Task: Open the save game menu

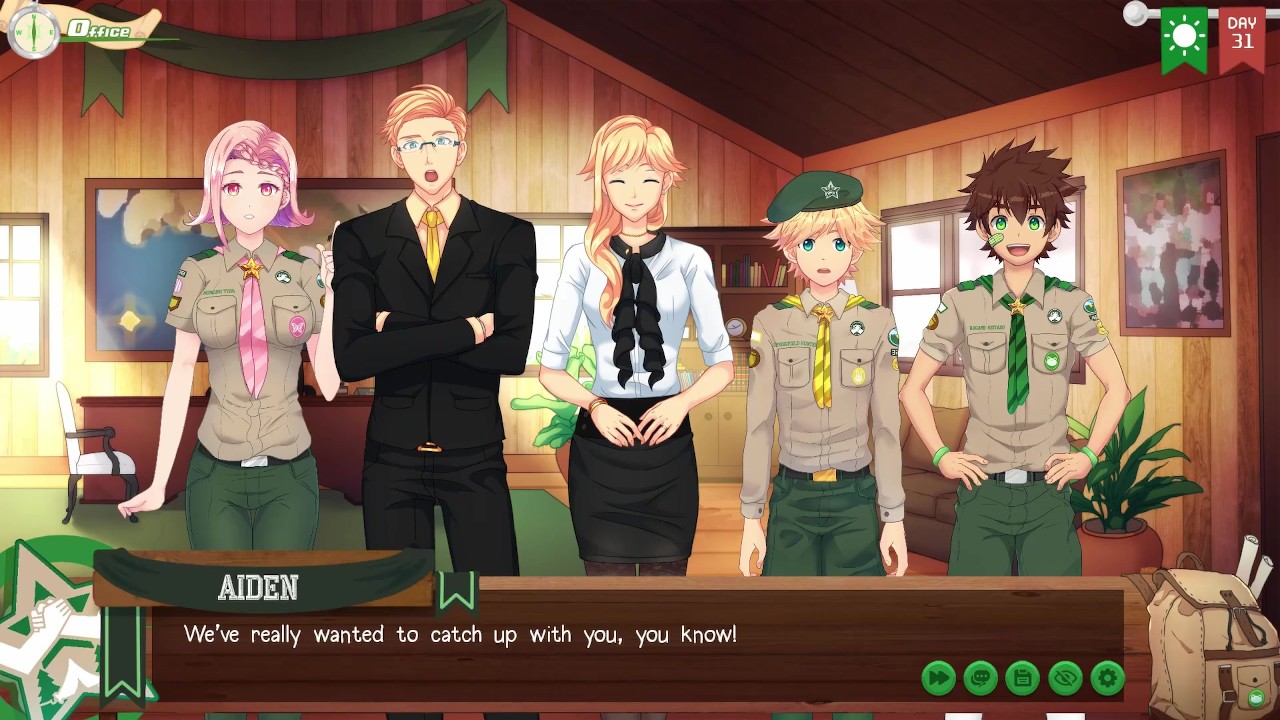Action: pyautogui.click(x=1022, y=678)
